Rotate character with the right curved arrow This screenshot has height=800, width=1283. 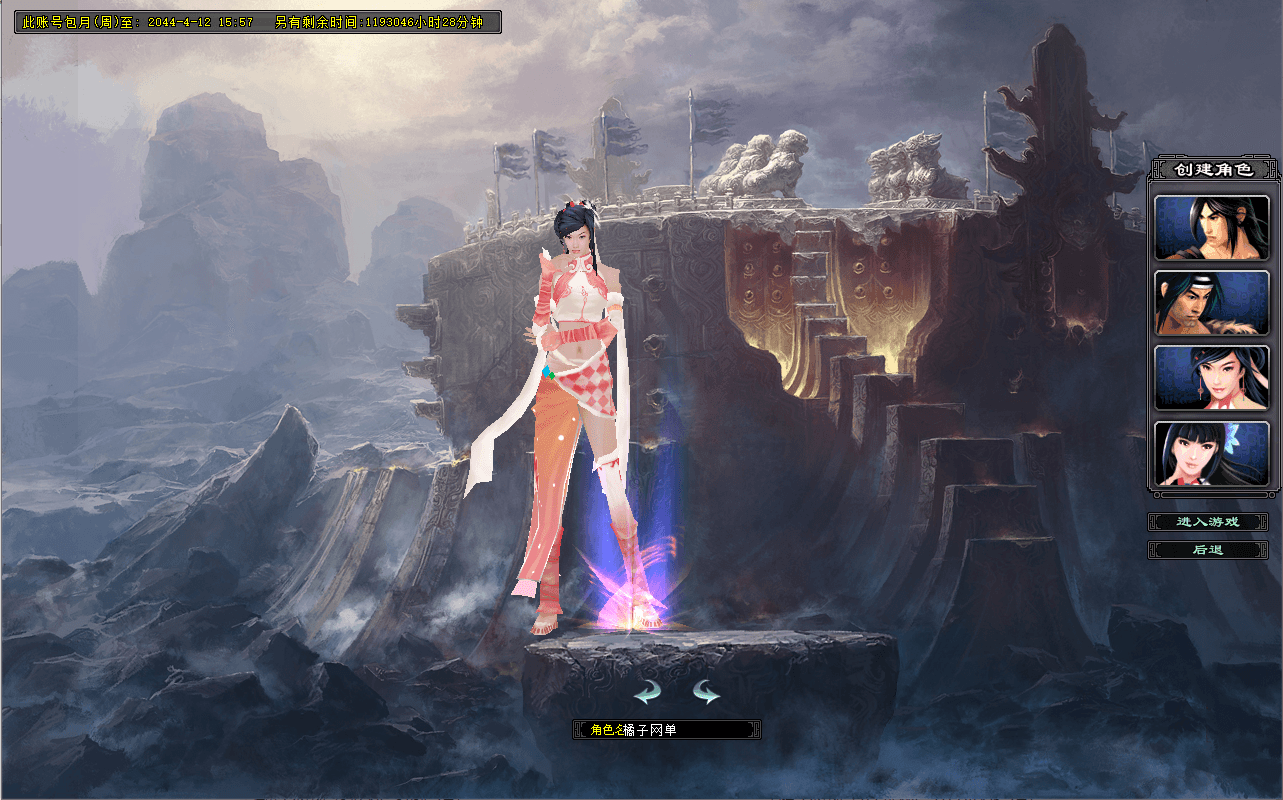point(706,691)
